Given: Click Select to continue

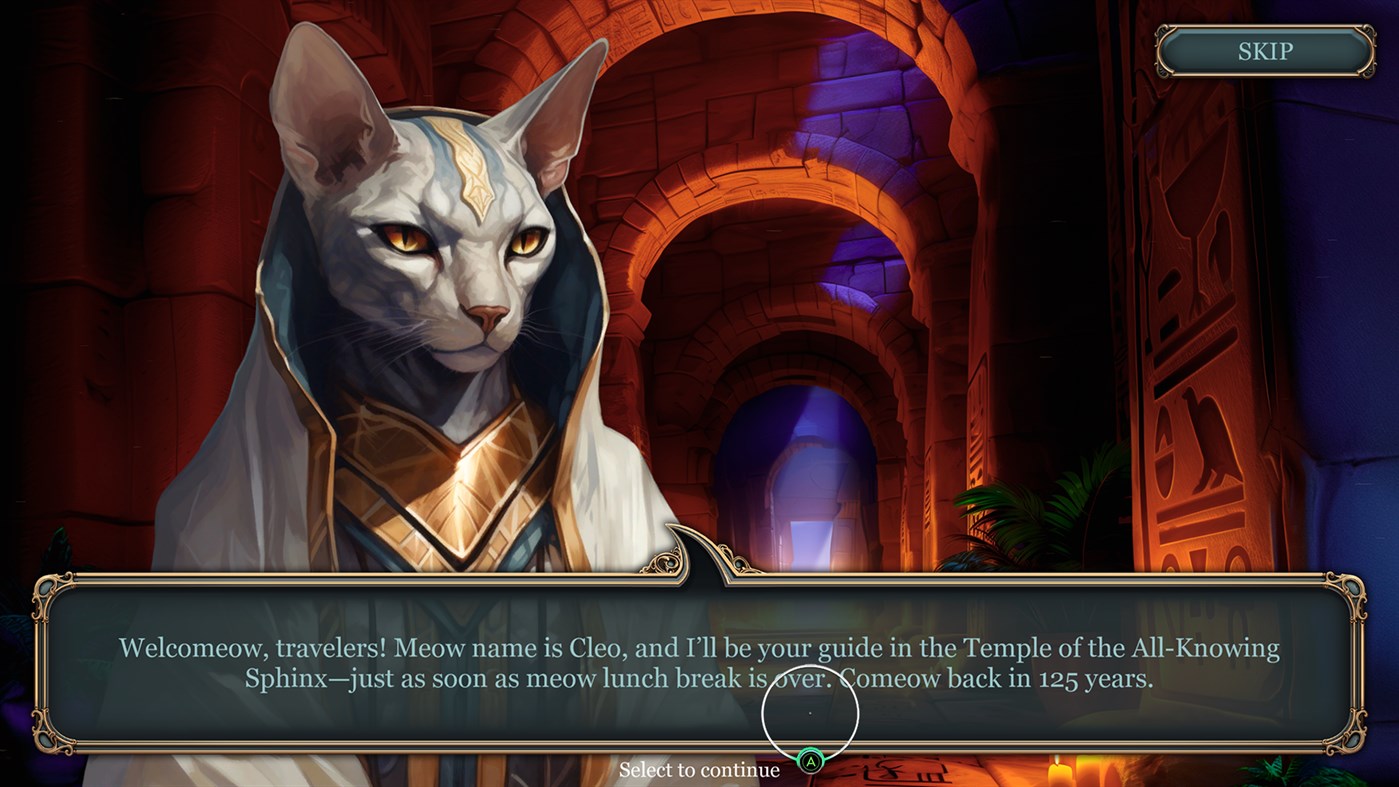Looking at the screenshot, I should tap(700, 769).
